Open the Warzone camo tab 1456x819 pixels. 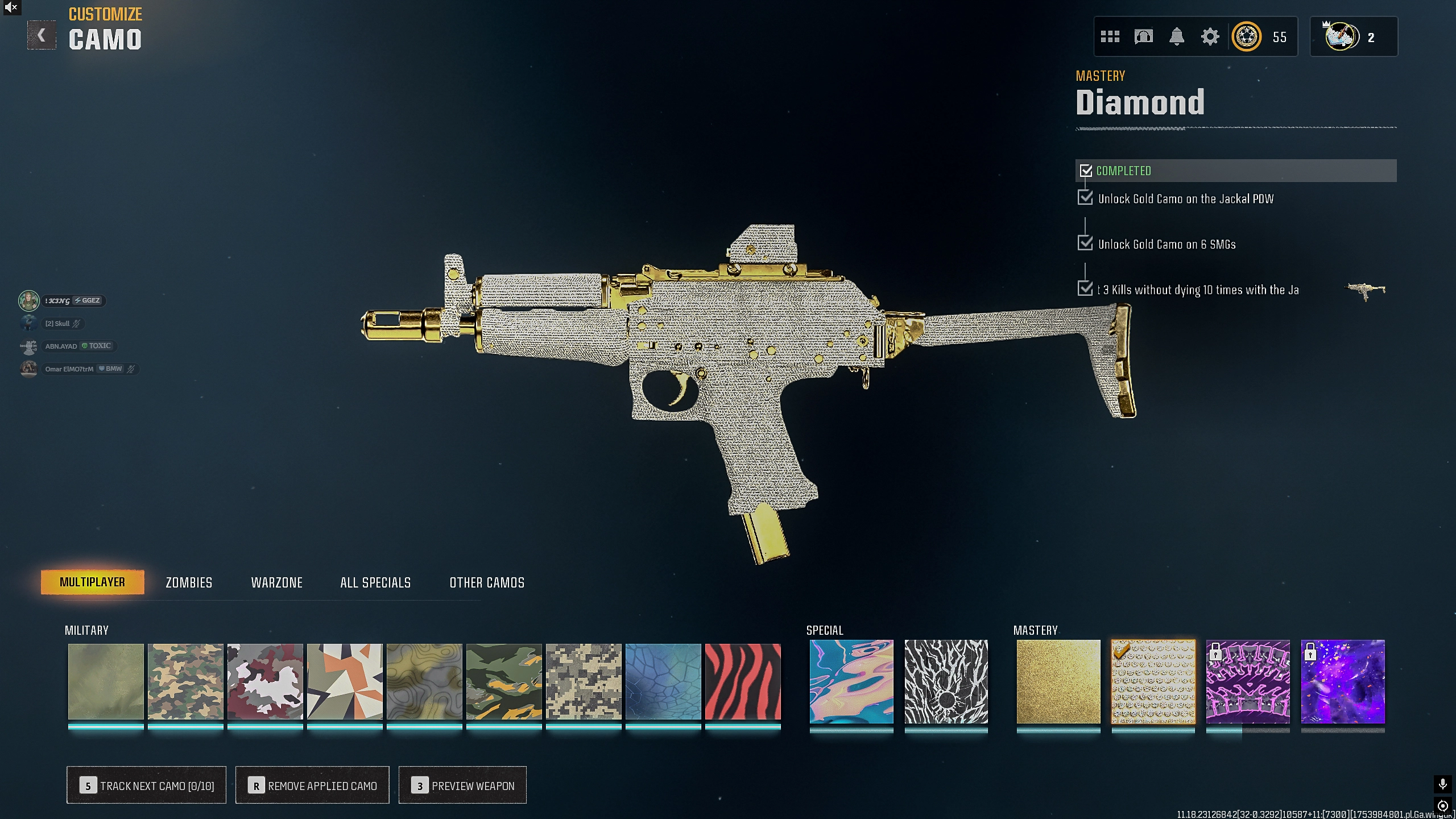277,582
